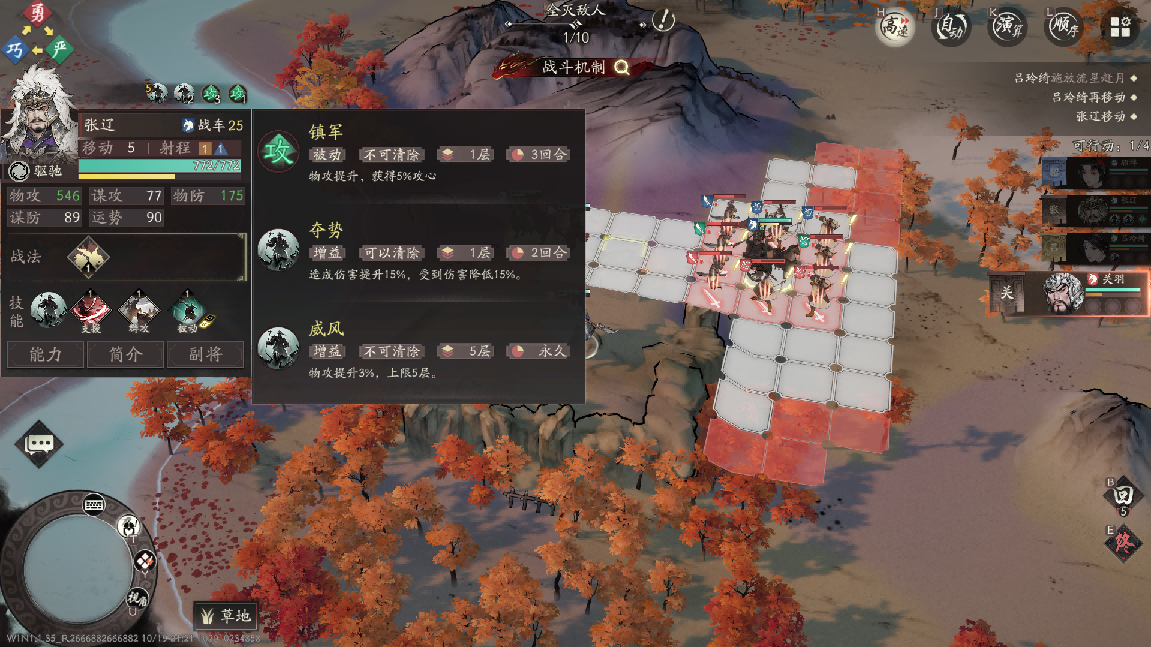Click the exclamation mark objective info icon
The height and width of the screenshot is (647, 1151).
[662, 20]
